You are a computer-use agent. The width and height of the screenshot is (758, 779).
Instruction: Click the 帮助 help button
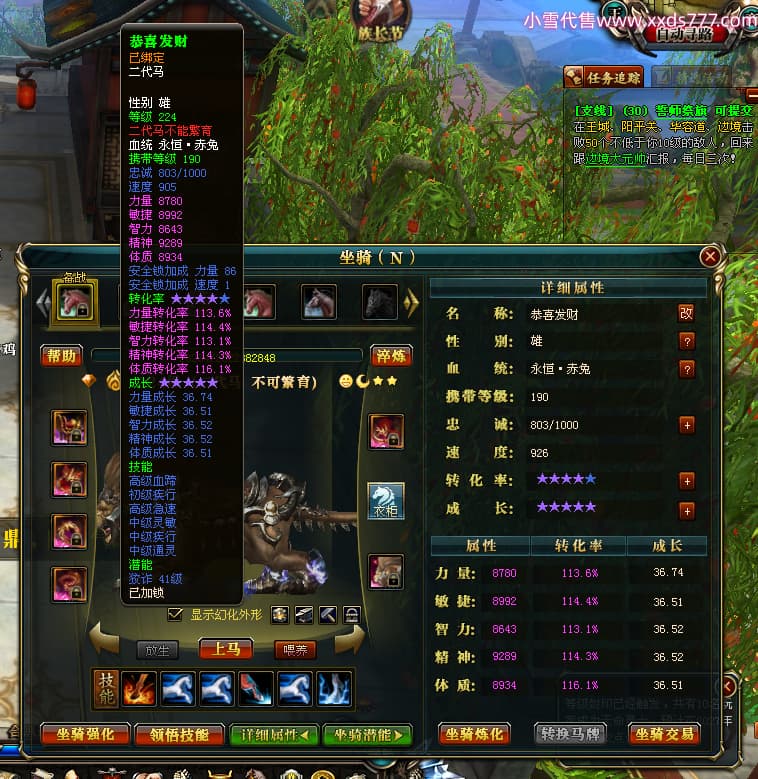click(x=61, y=355)
